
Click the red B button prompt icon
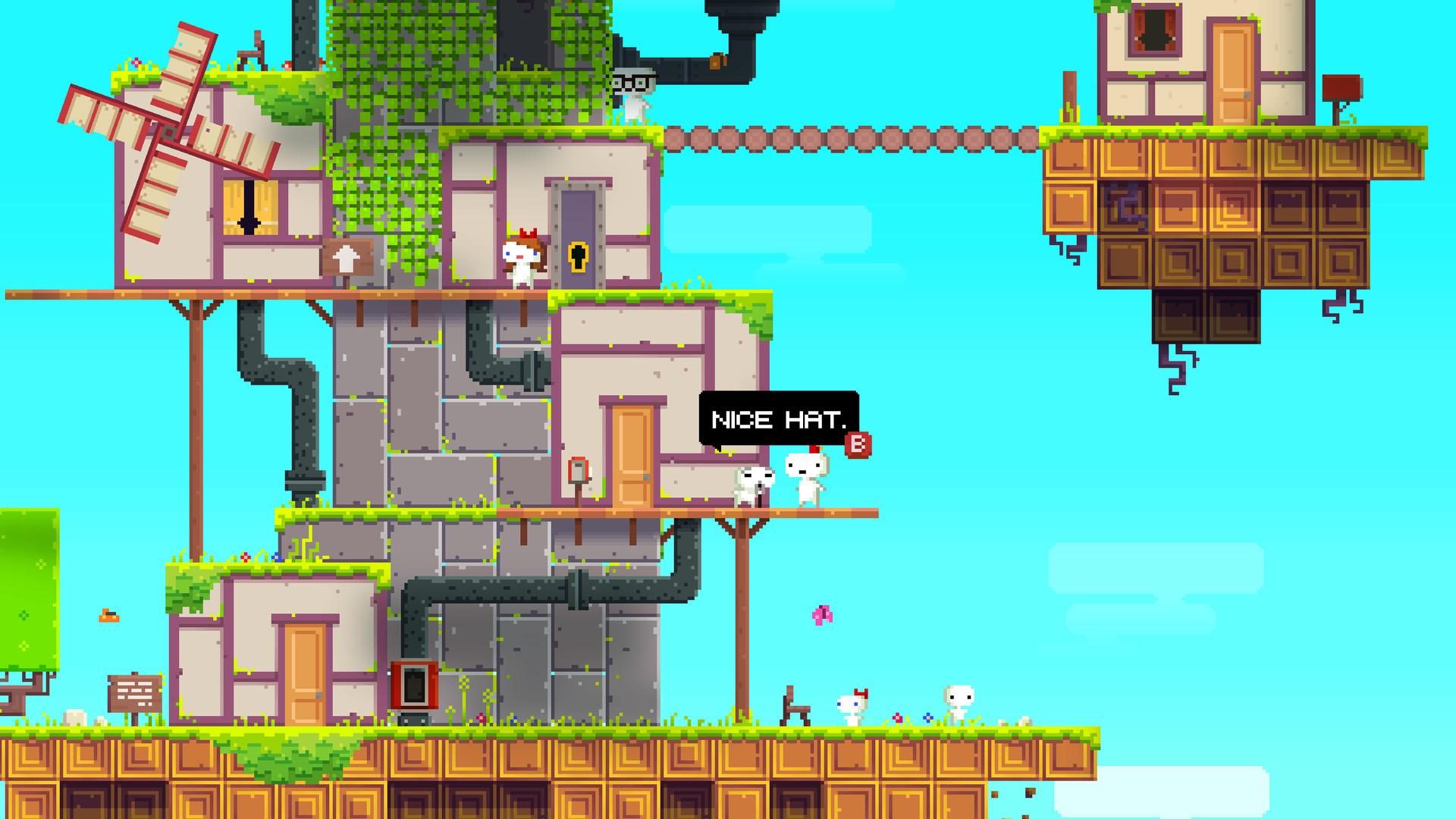click(858, 447)
